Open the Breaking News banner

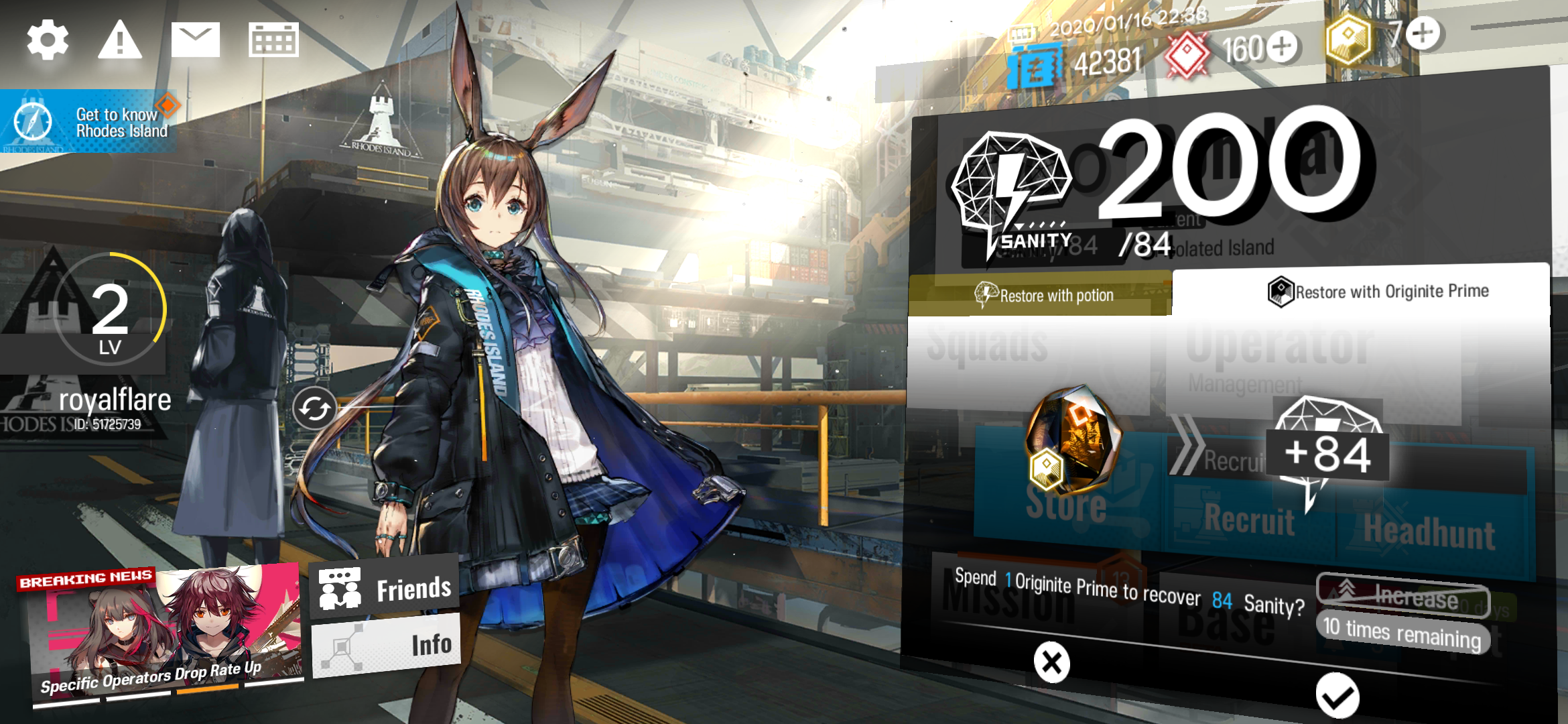[x=161, y=633]
